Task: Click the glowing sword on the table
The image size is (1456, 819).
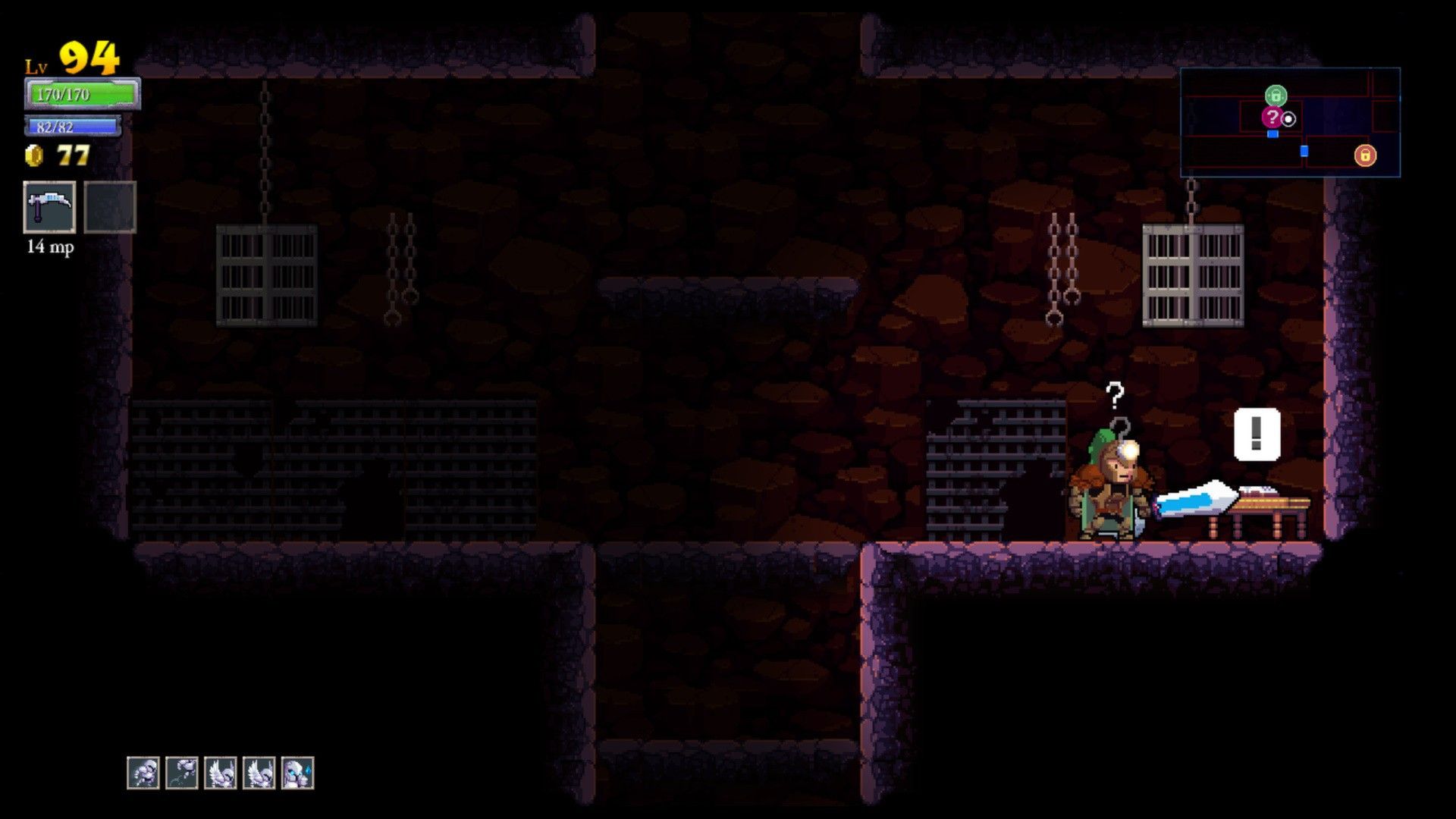Action: (1196, 499)
